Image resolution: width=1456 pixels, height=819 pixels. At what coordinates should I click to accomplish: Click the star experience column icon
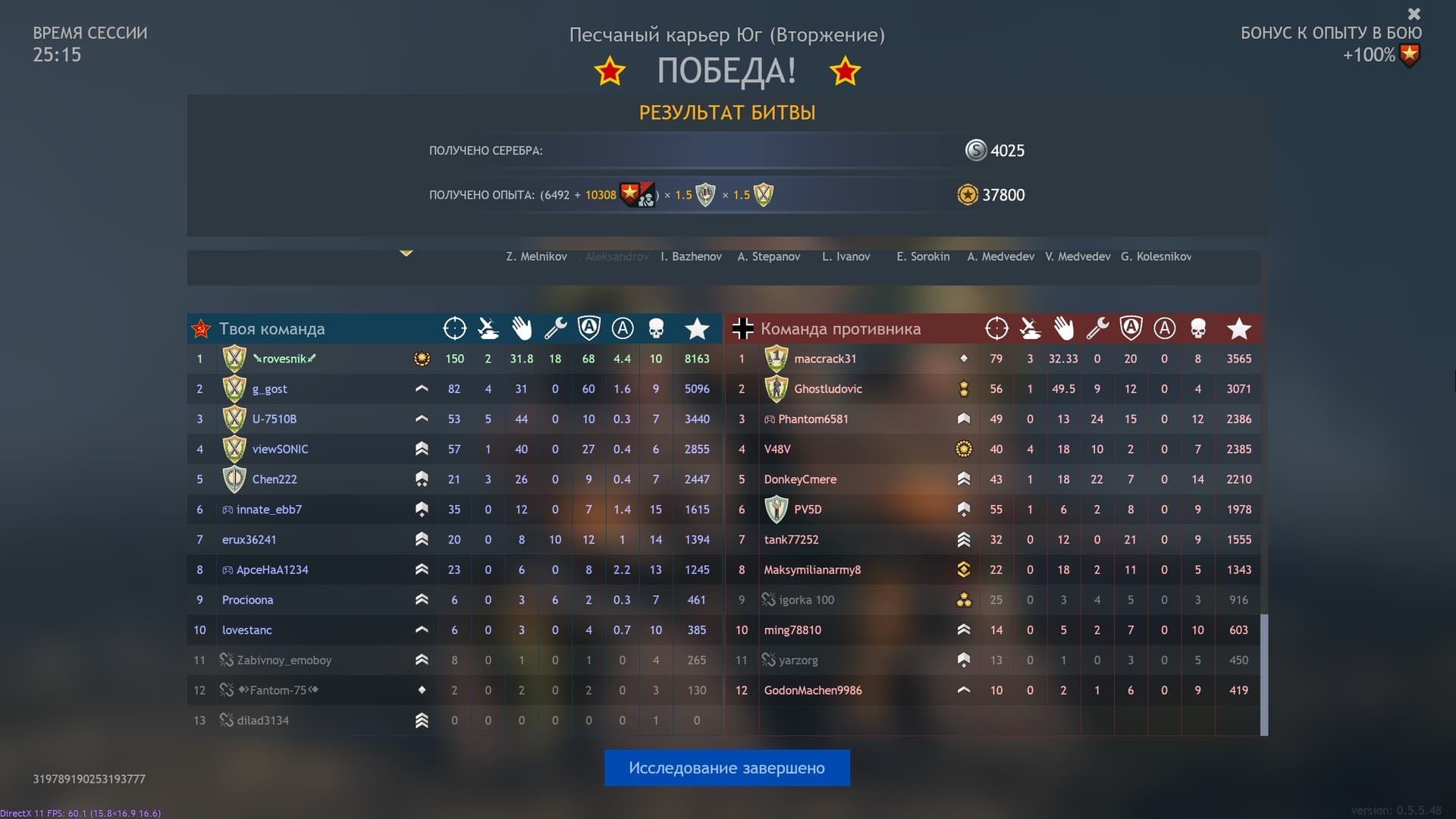[x=697, y=328]
